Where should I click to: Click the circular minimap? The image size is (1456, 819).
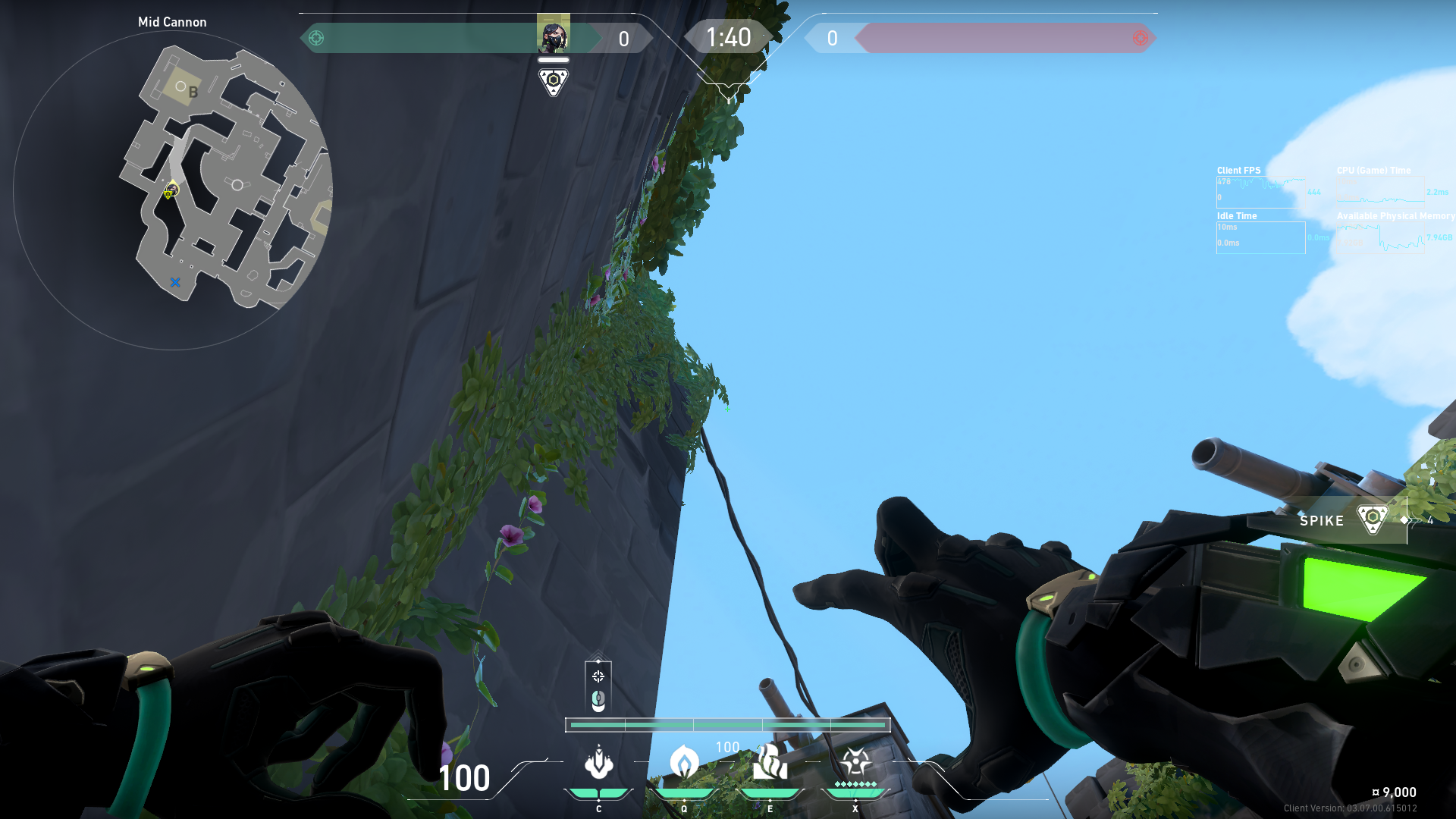173,190
